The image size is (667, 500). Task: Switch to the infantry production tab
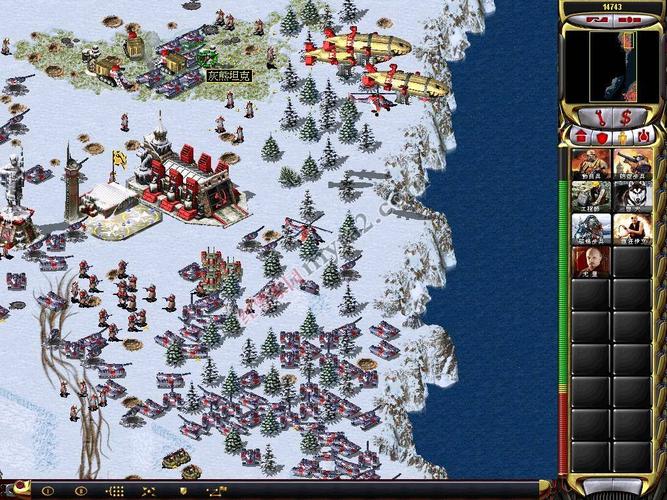pyautogui.click(x=622, y=136)
